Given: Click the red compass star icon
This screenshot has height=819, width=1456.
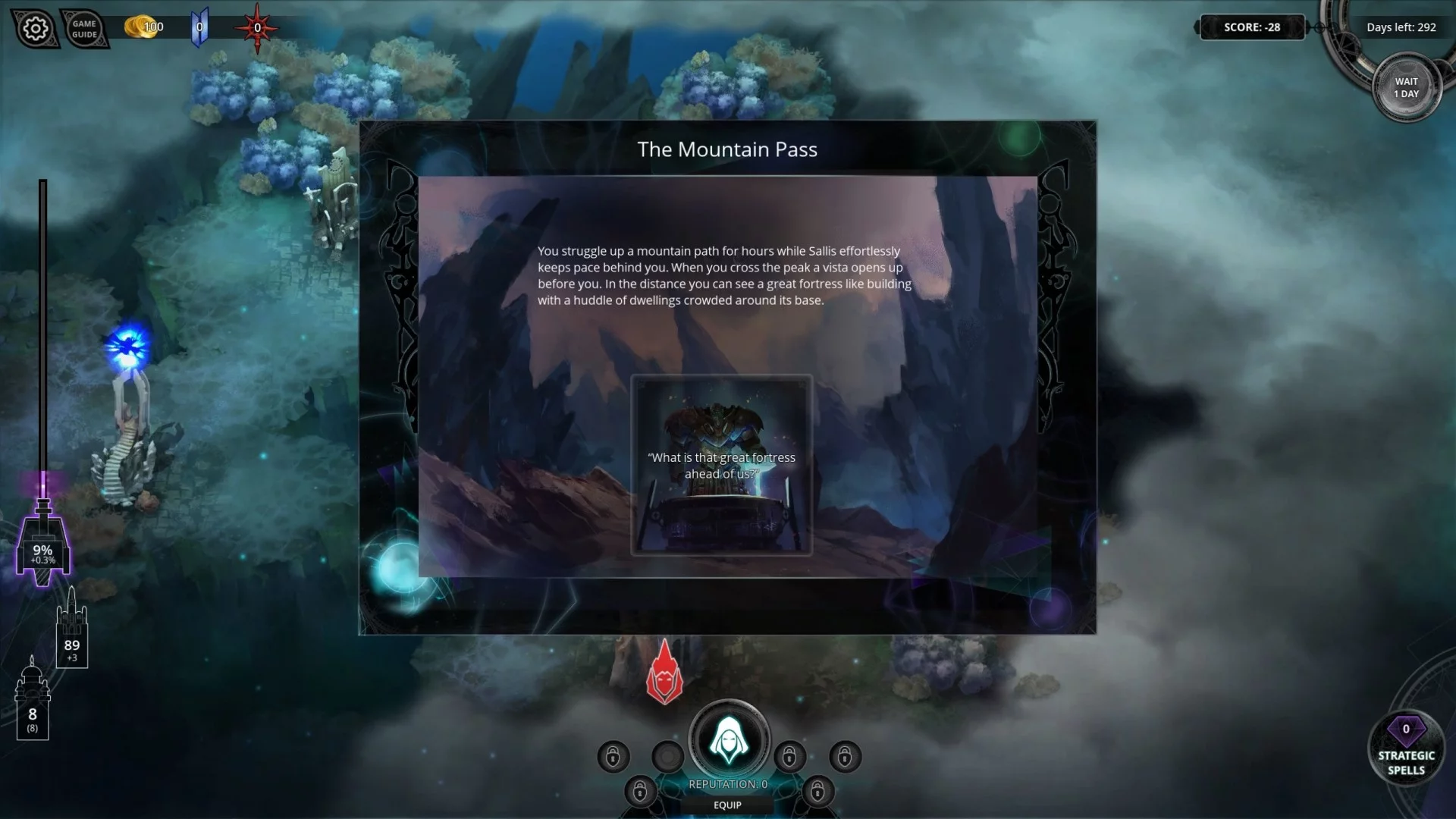Looking at the screenshot, I should click(x=256, y=27).
